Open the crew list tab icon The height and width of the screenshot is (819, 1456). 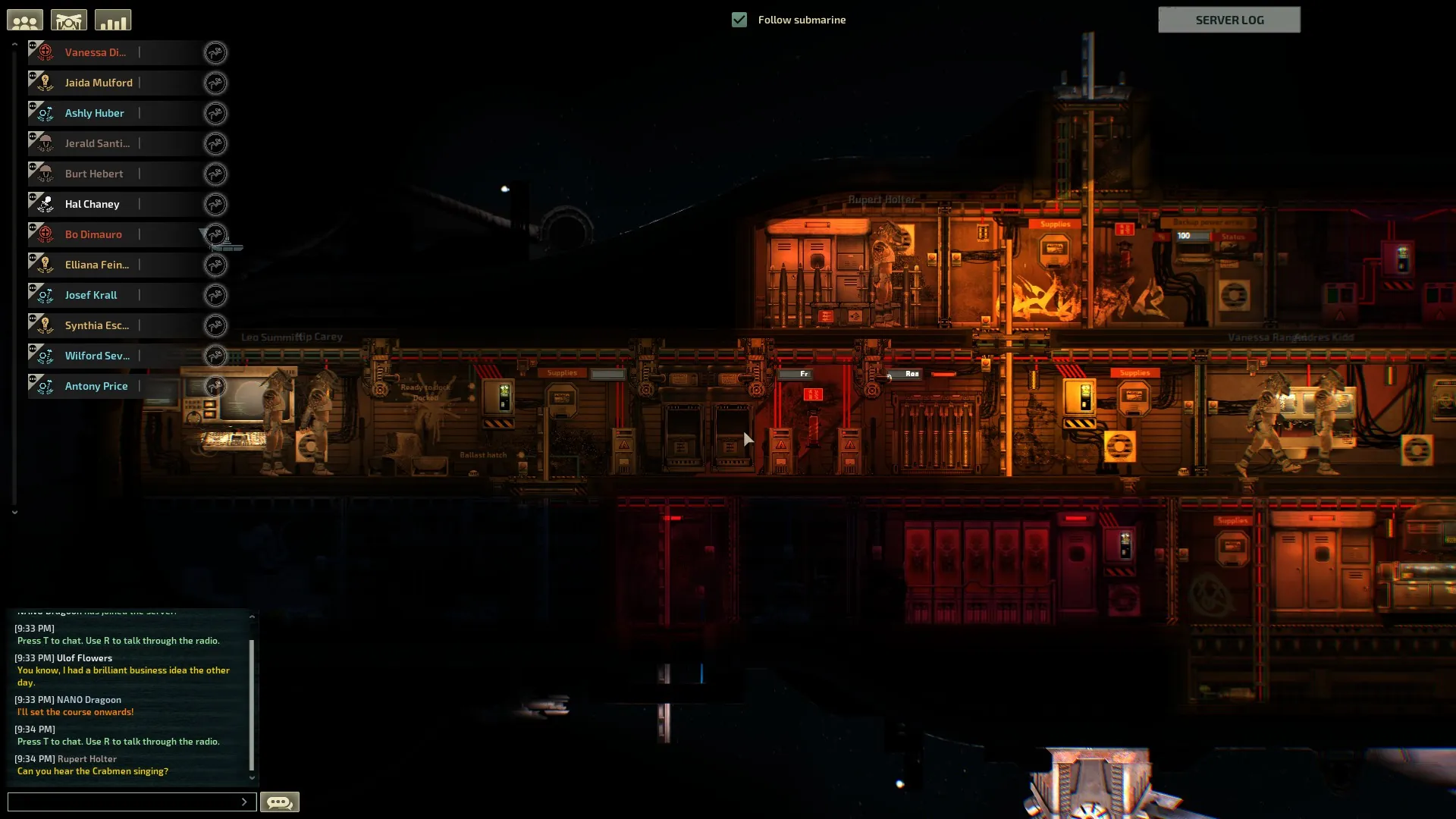click(x=25, y=20)
